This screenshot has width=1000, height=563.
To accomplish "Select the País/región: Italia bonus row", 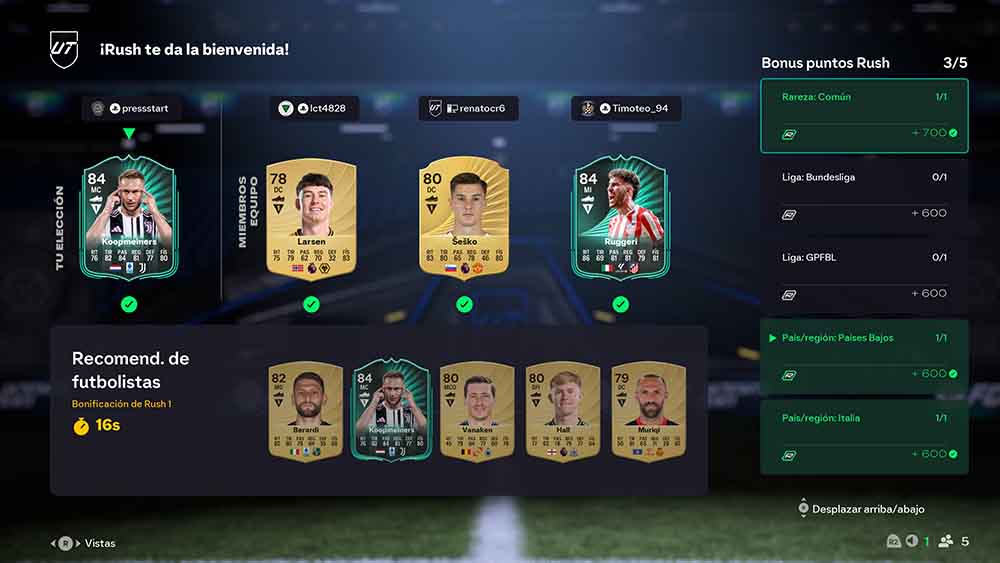I will coord(864,436).
